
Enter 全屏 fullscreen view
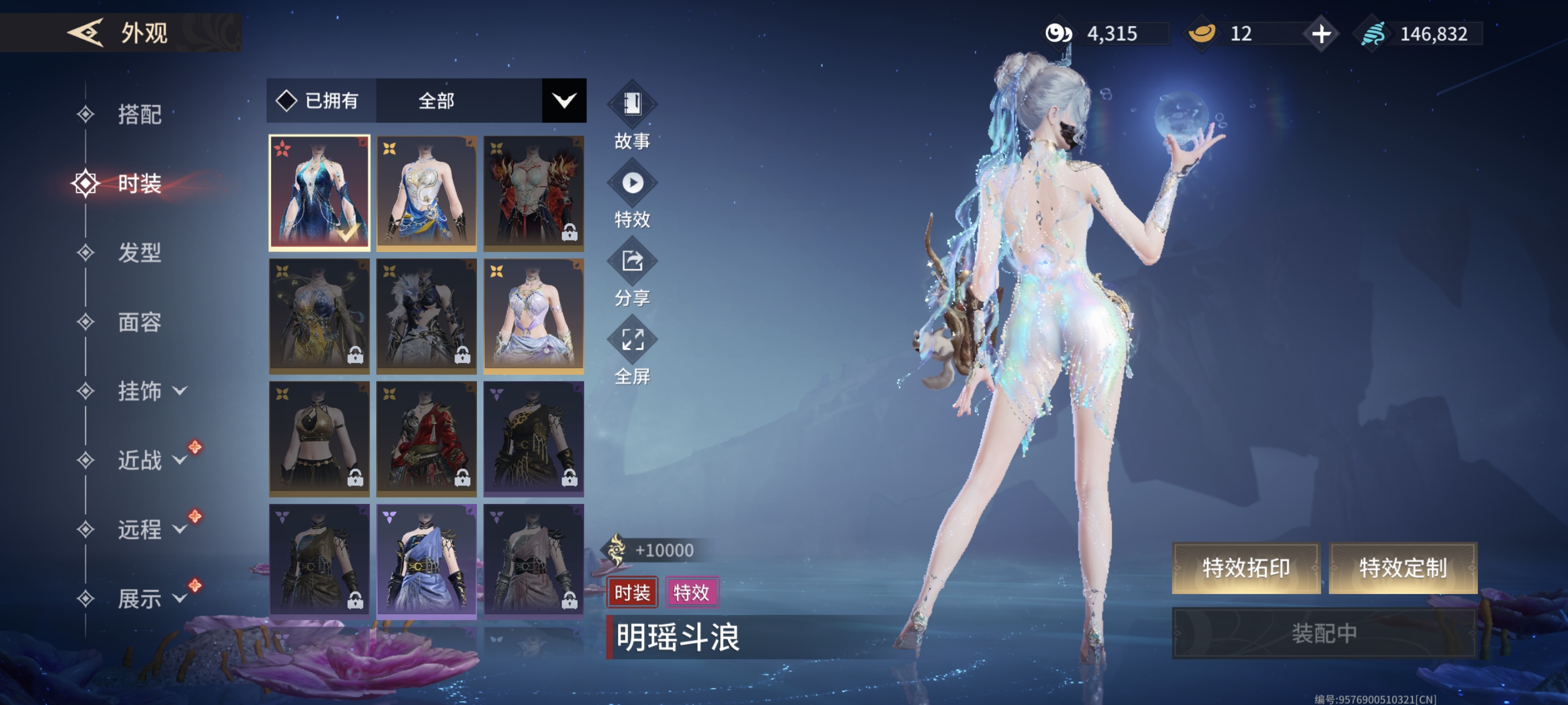click(632, 351)
